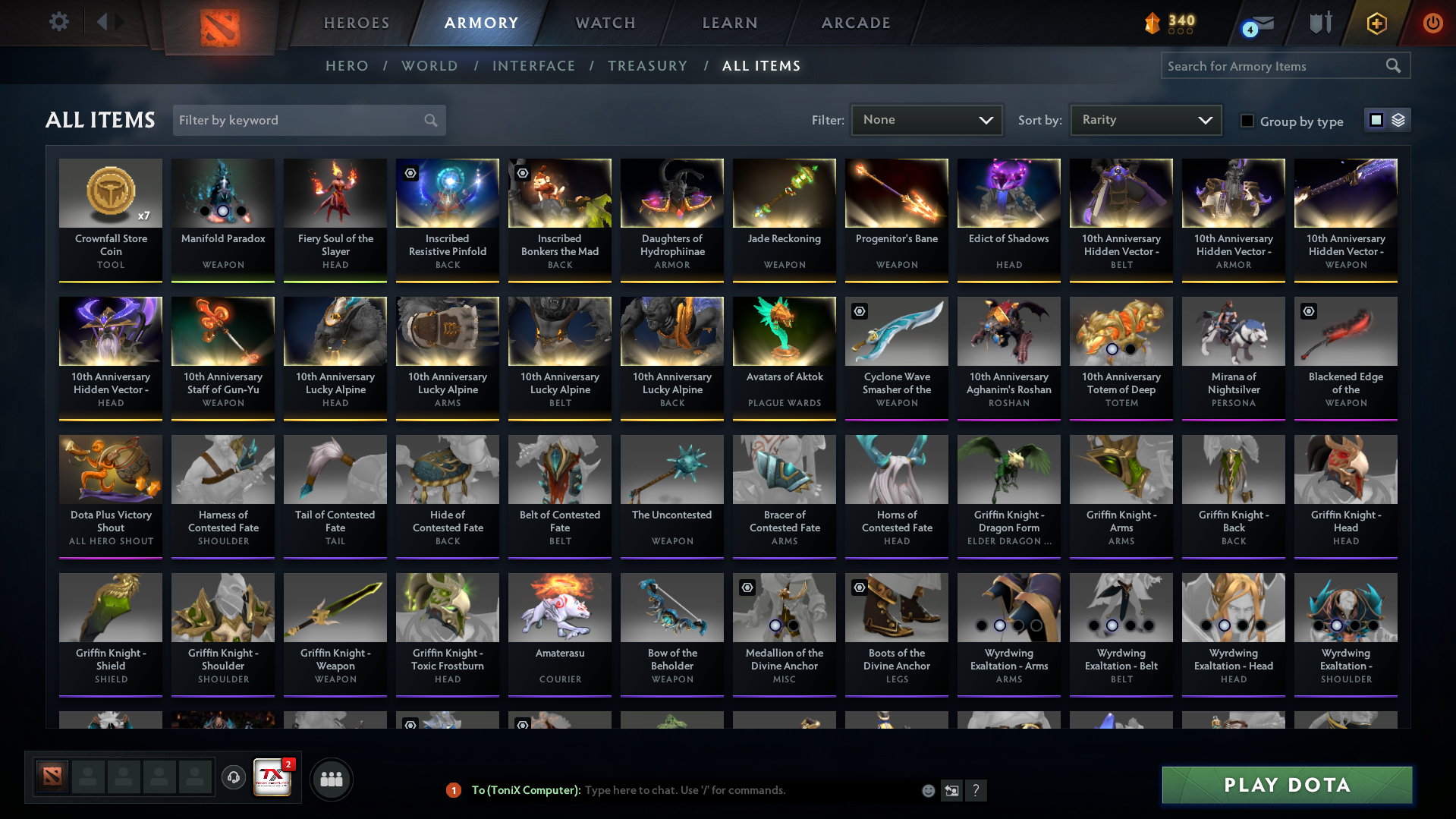Open settings via the gear icon
This screenshot has height=819, width=1456.
click(58, 22)
